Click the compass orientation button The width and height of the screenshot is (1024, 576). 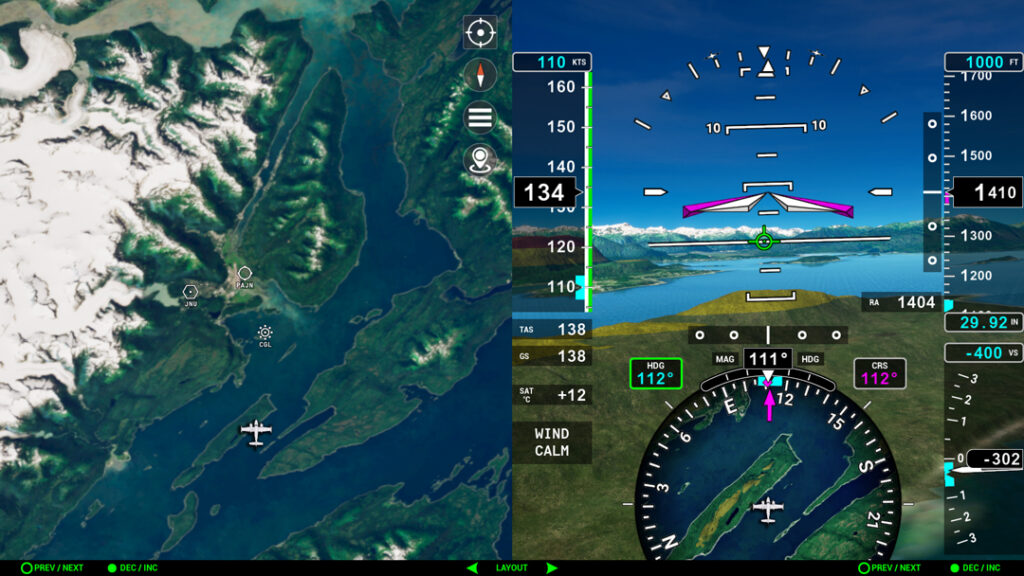[480, 75]
